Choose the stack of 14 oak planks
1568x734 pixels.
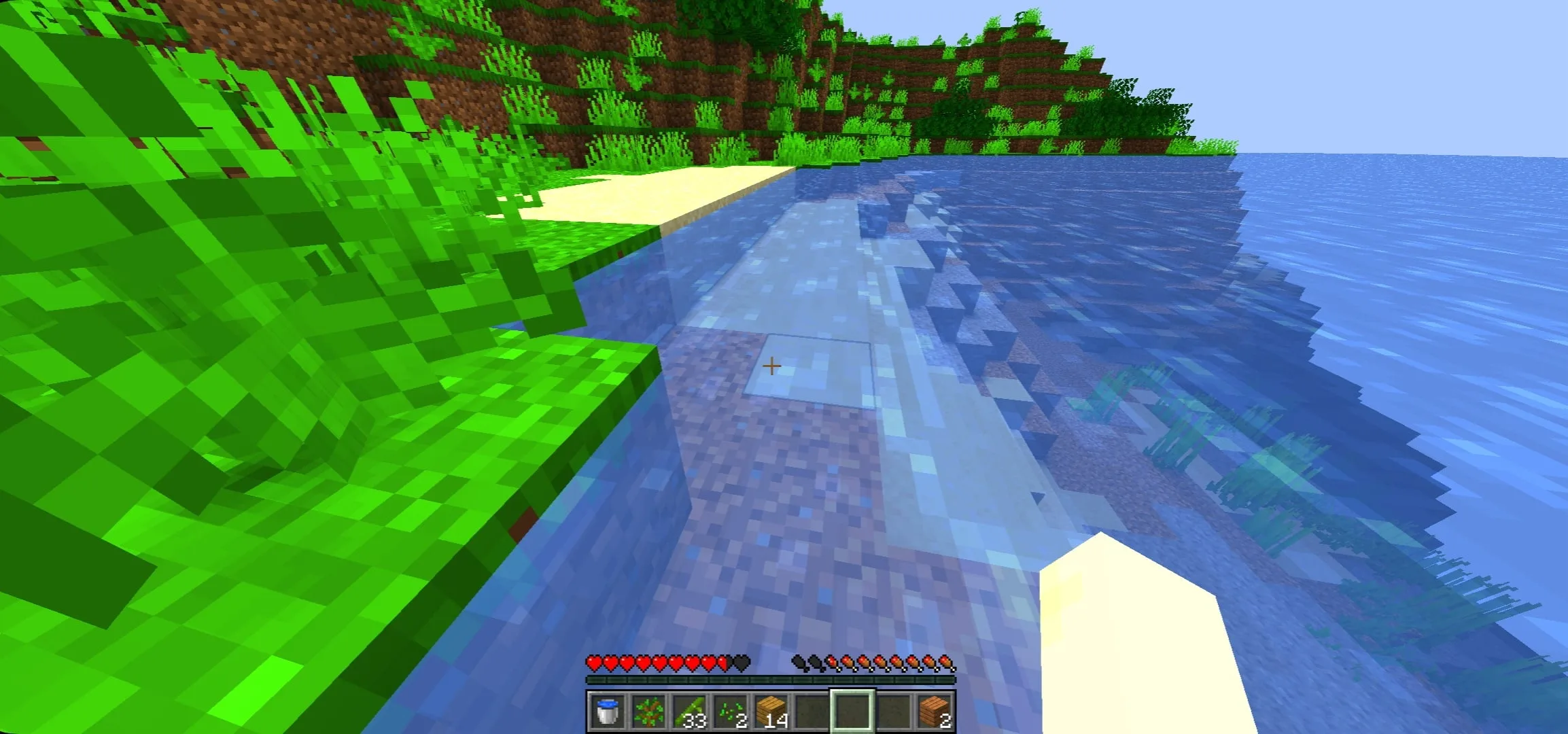[769, 710]
